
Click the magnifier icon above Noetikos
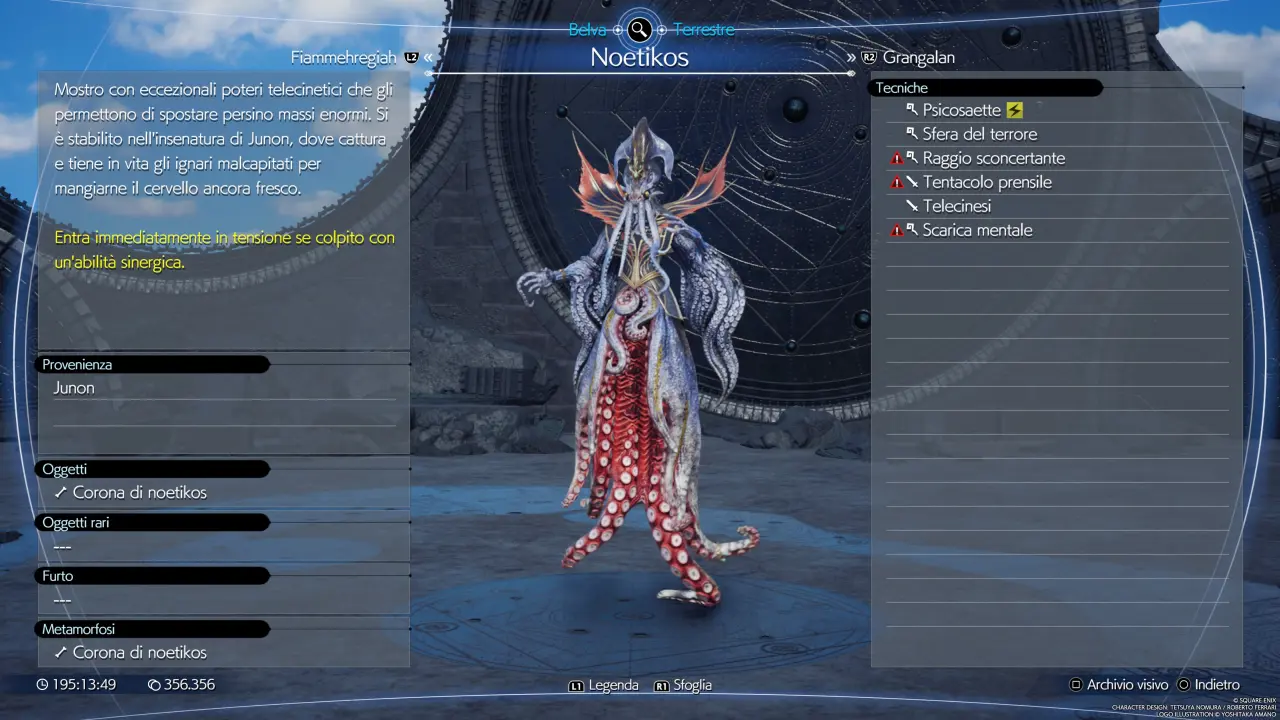click(x=639, y=30)
